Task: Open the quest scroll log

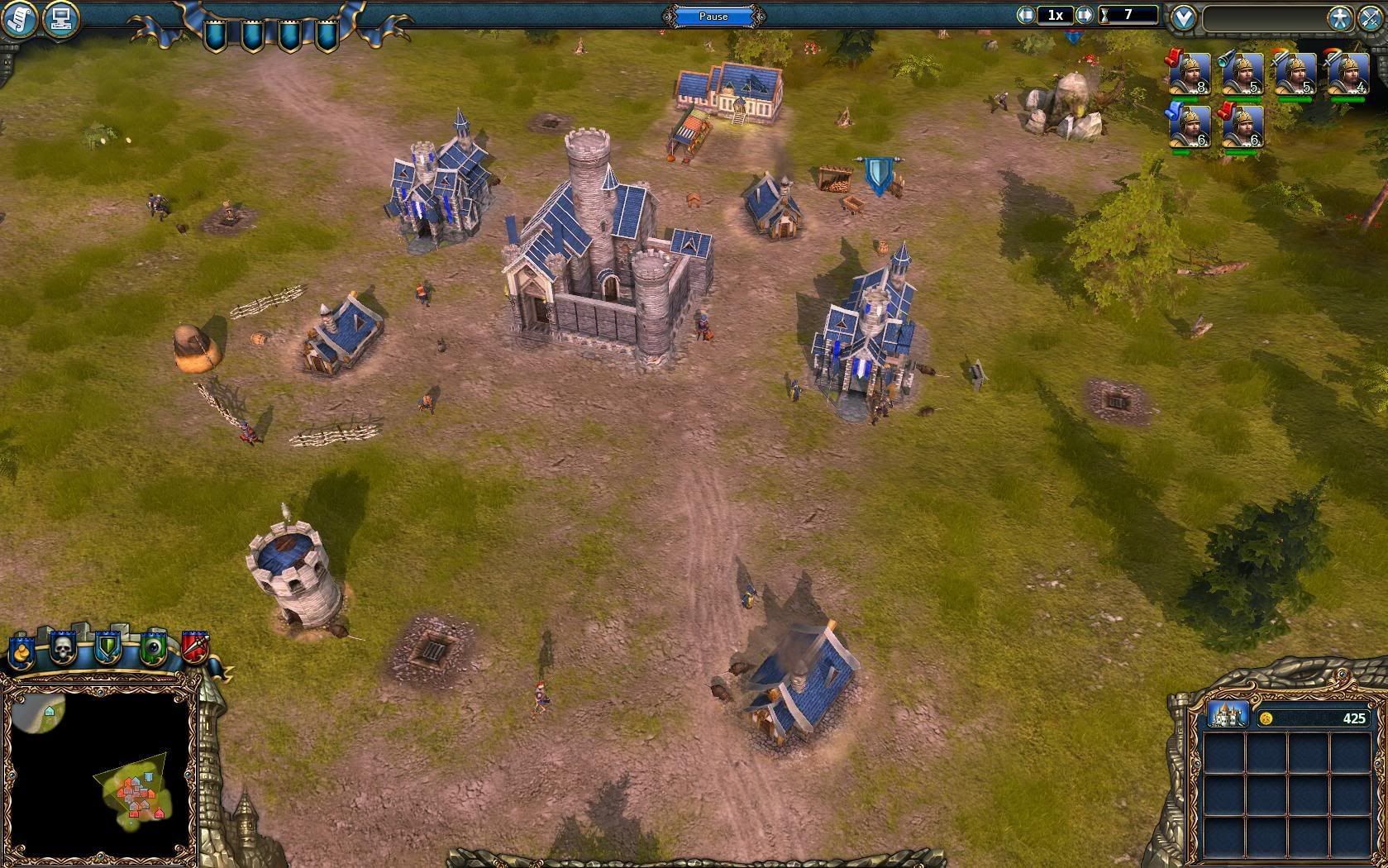Action: pyautogui.click(x=18, y=18)
